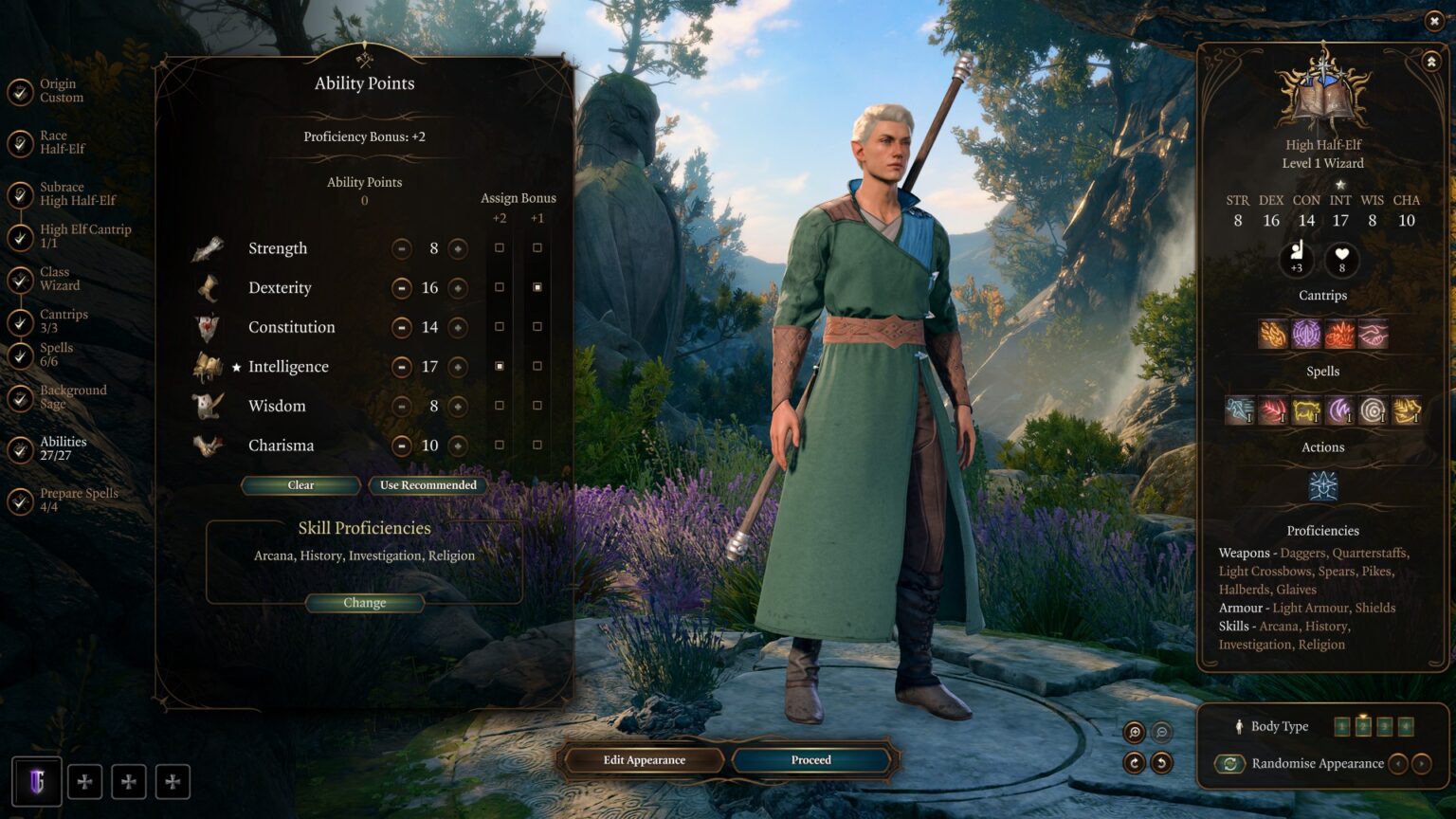Close the character creation screen
Screen dimensions: 1456x819
coord(1433,22)
